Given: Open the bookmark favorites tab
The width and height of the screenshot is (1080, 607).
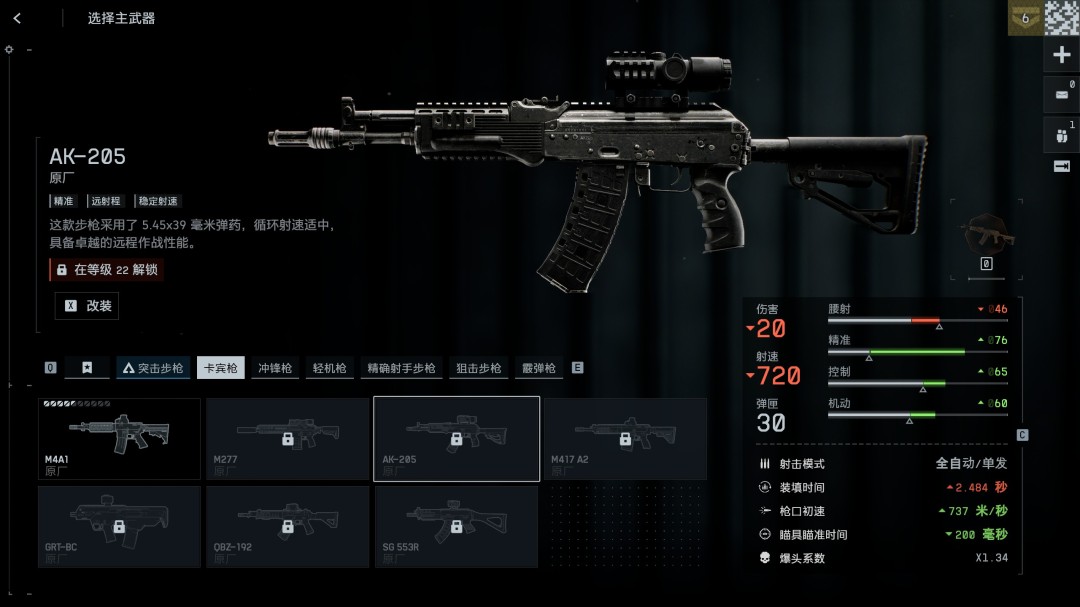Looking at the screenshot, I should coord(87,368).
